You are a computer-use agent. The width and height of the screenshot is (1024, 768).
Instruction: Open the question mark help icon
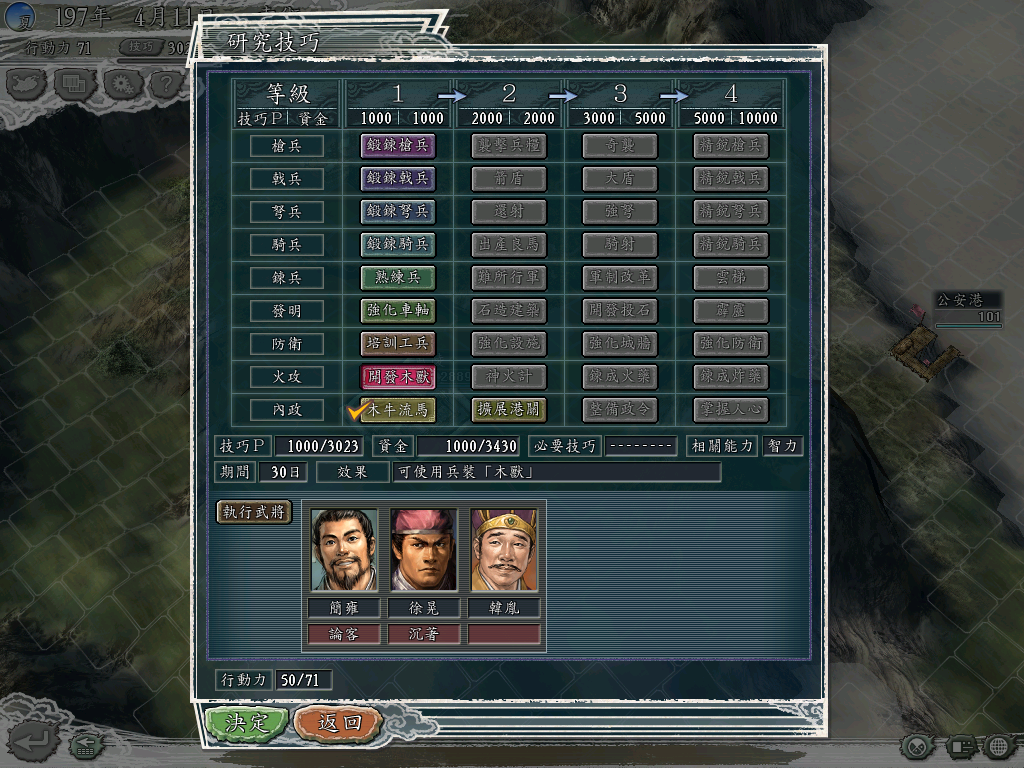pos(166,84)
